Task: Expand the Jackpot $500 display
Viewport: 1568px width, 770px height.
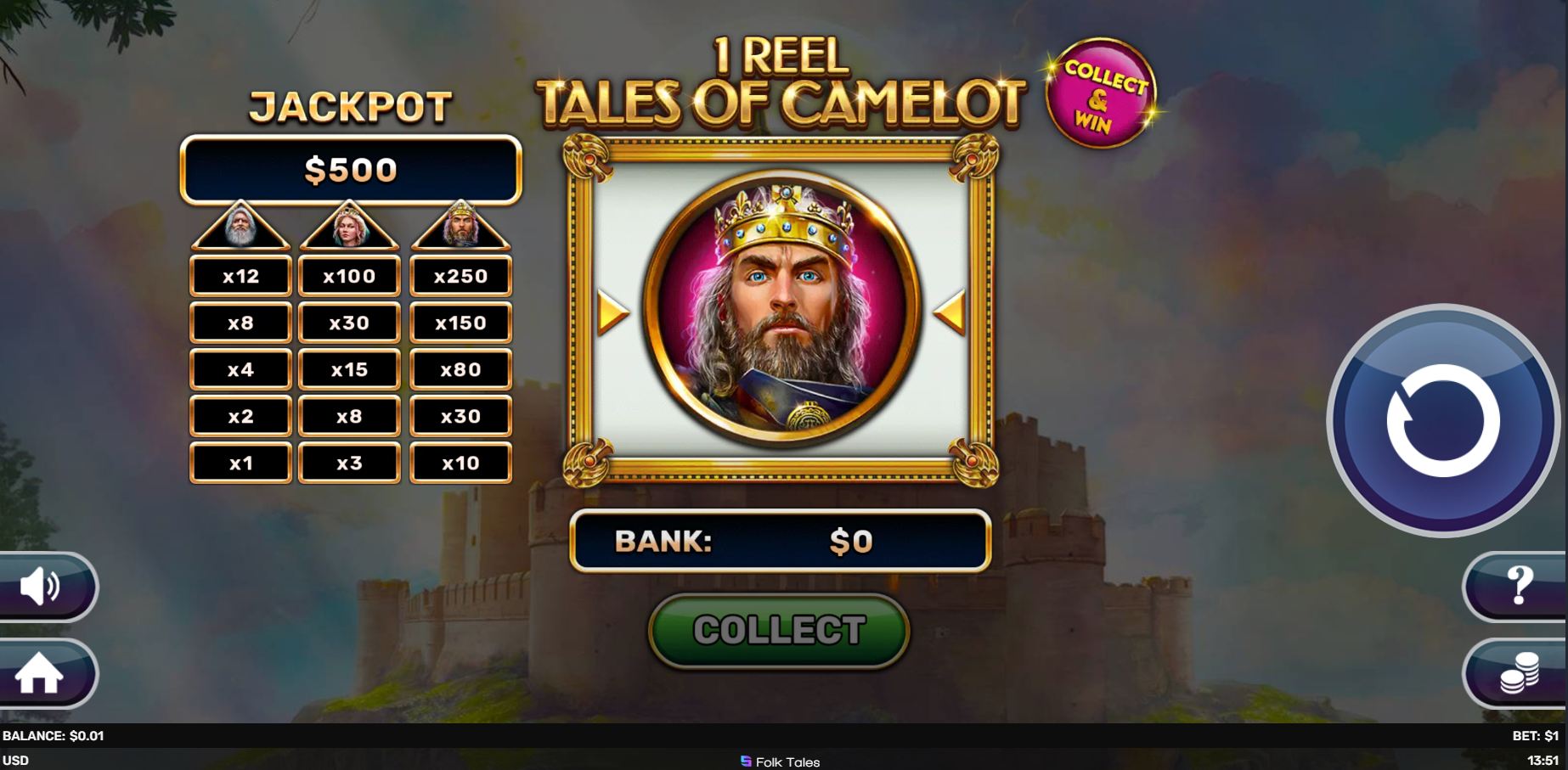Action: click(351, 169)
